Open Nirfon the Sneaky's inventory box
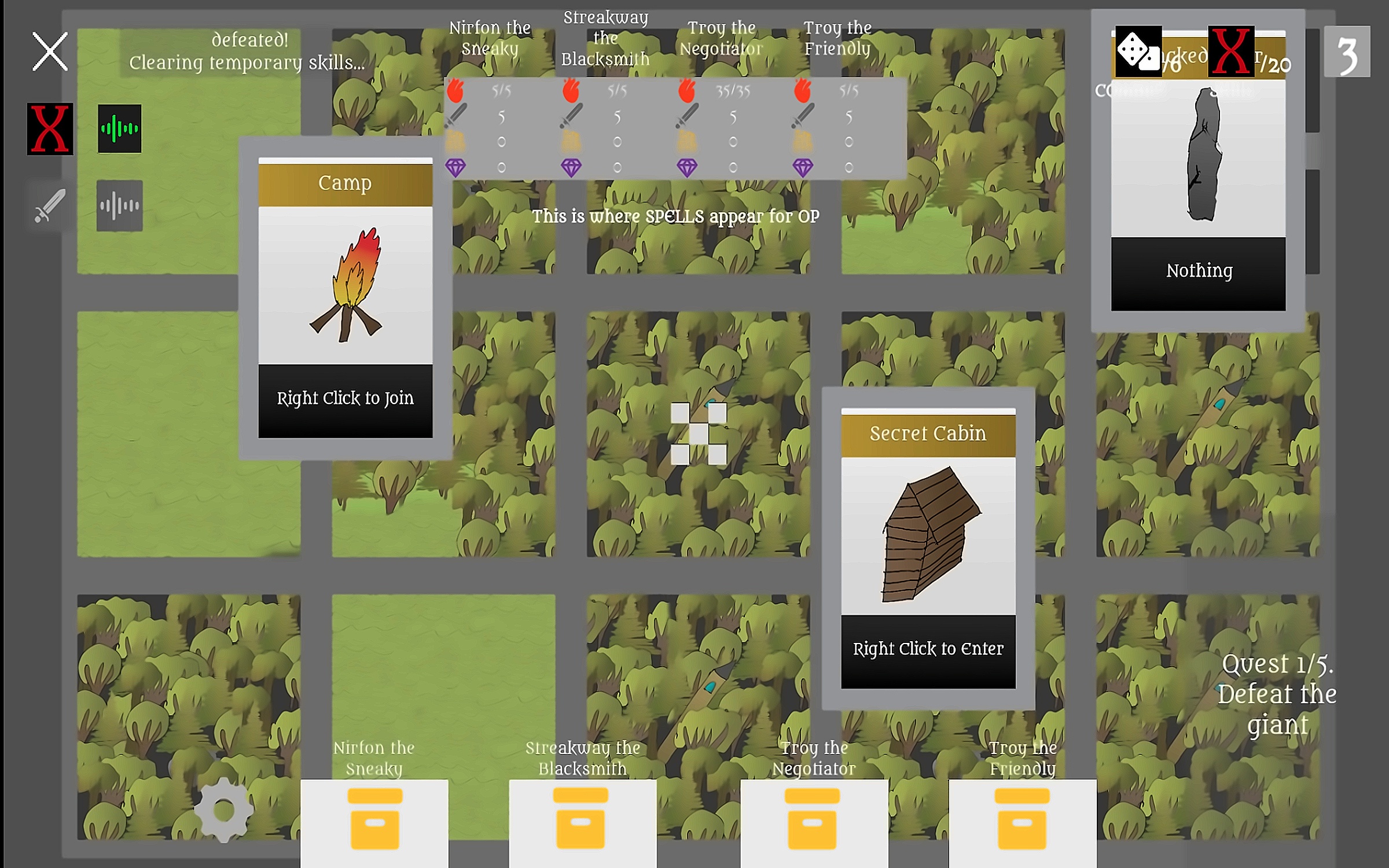Image resolution: width=1389 pixels, height=868 pixels. coord(374,820)
